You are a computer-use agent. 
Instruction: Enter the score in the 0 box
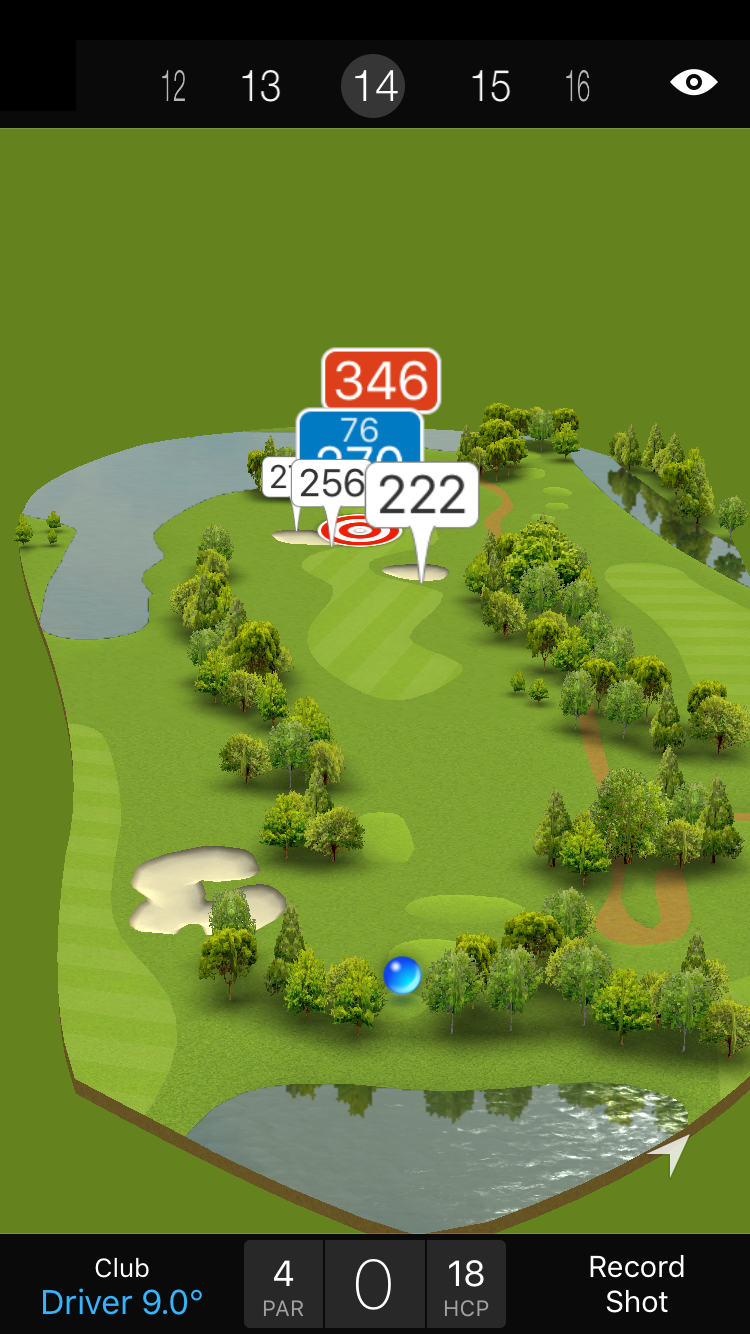[374, 1285]
